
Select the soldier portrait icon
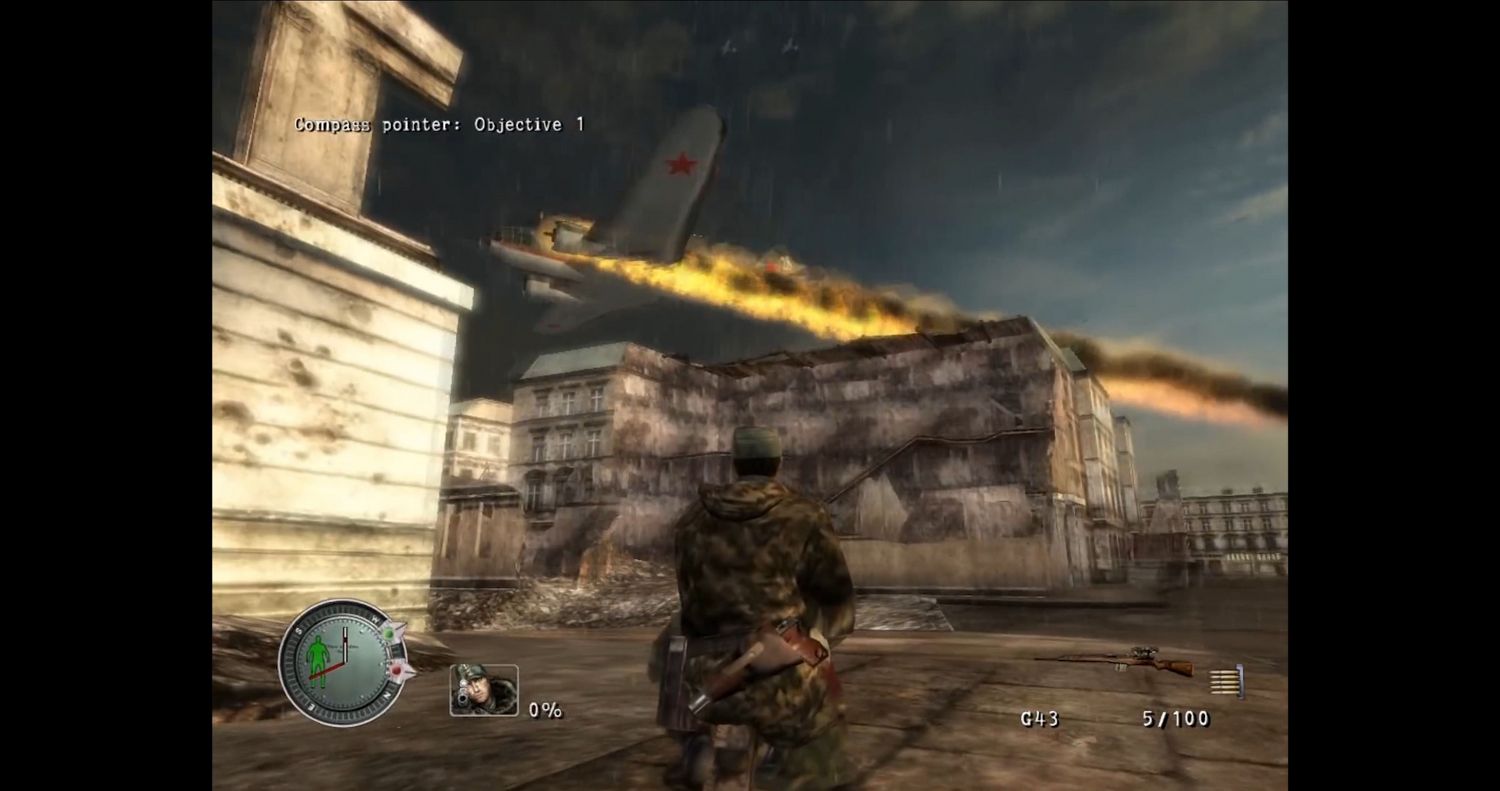(x=484, y=689)
